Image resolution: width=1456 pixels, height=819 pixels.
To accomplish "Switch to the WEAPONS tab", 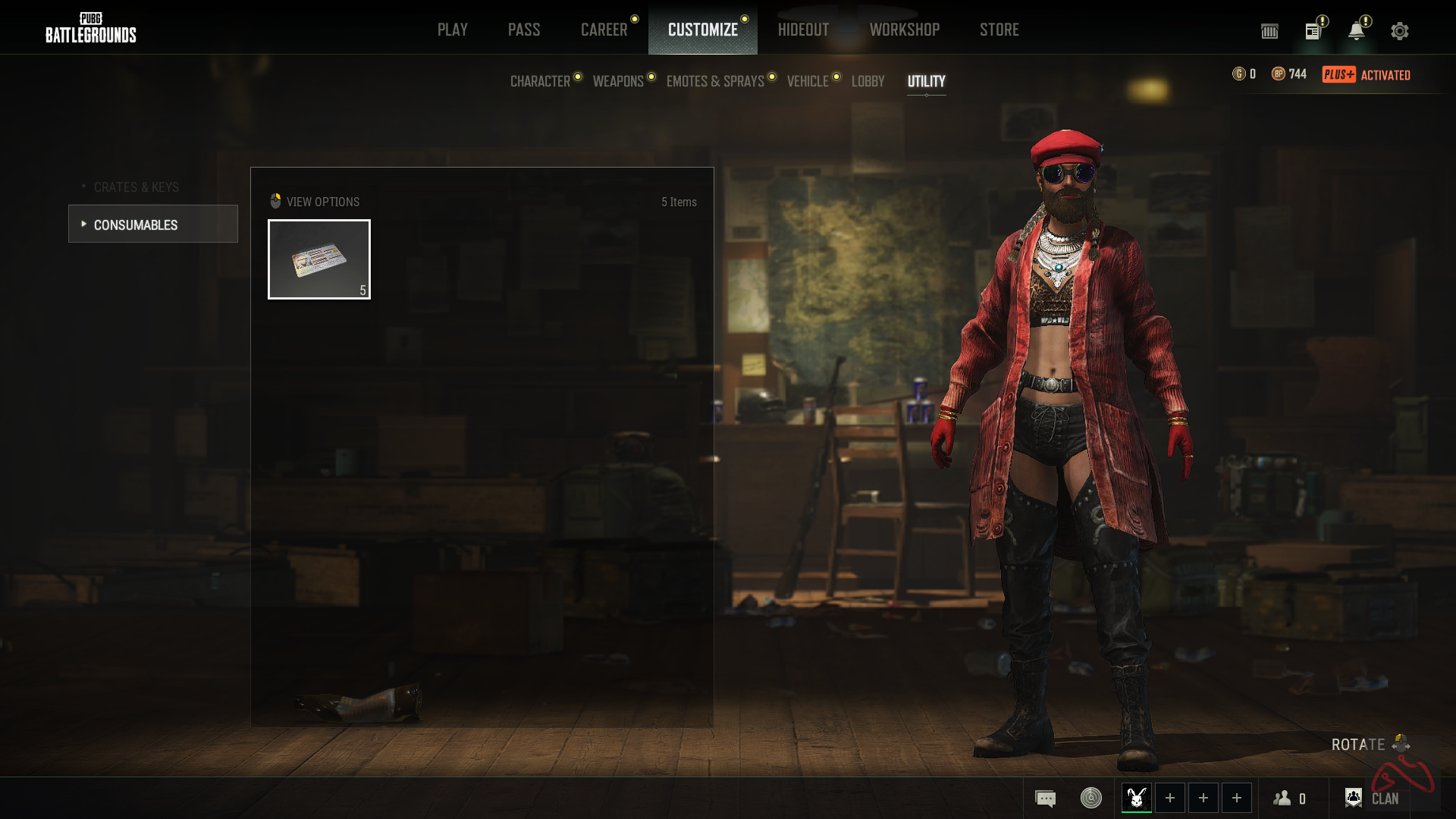I will tap(618, 81).
